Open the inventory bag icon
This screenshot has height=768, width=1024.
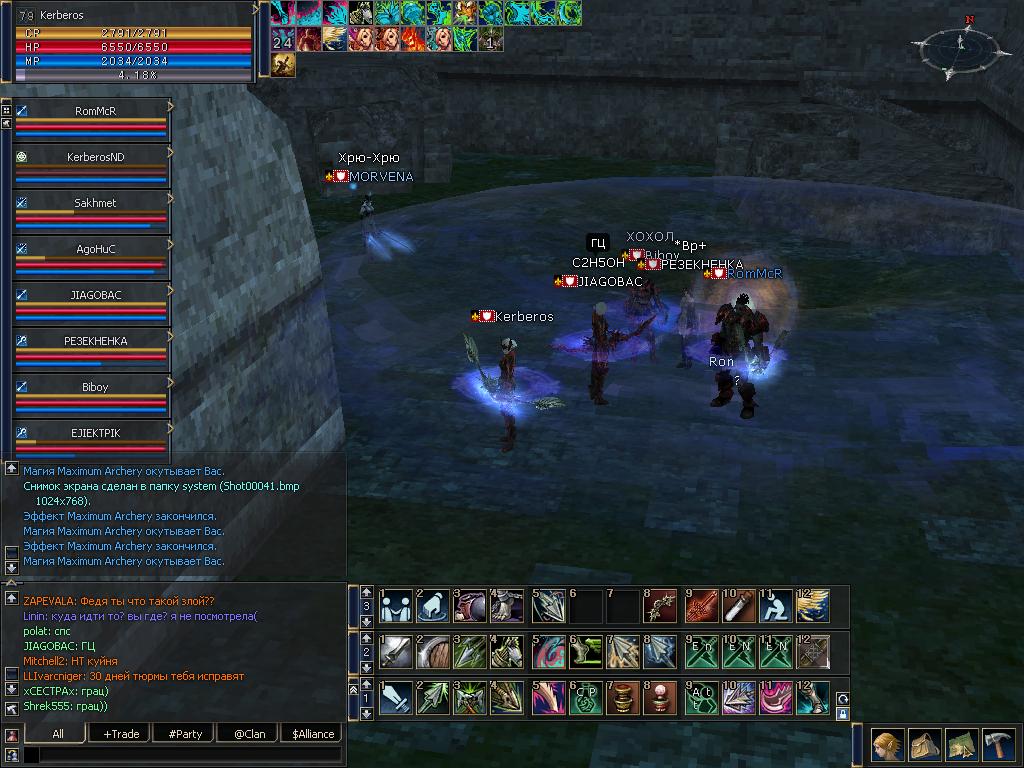point(924,745)
